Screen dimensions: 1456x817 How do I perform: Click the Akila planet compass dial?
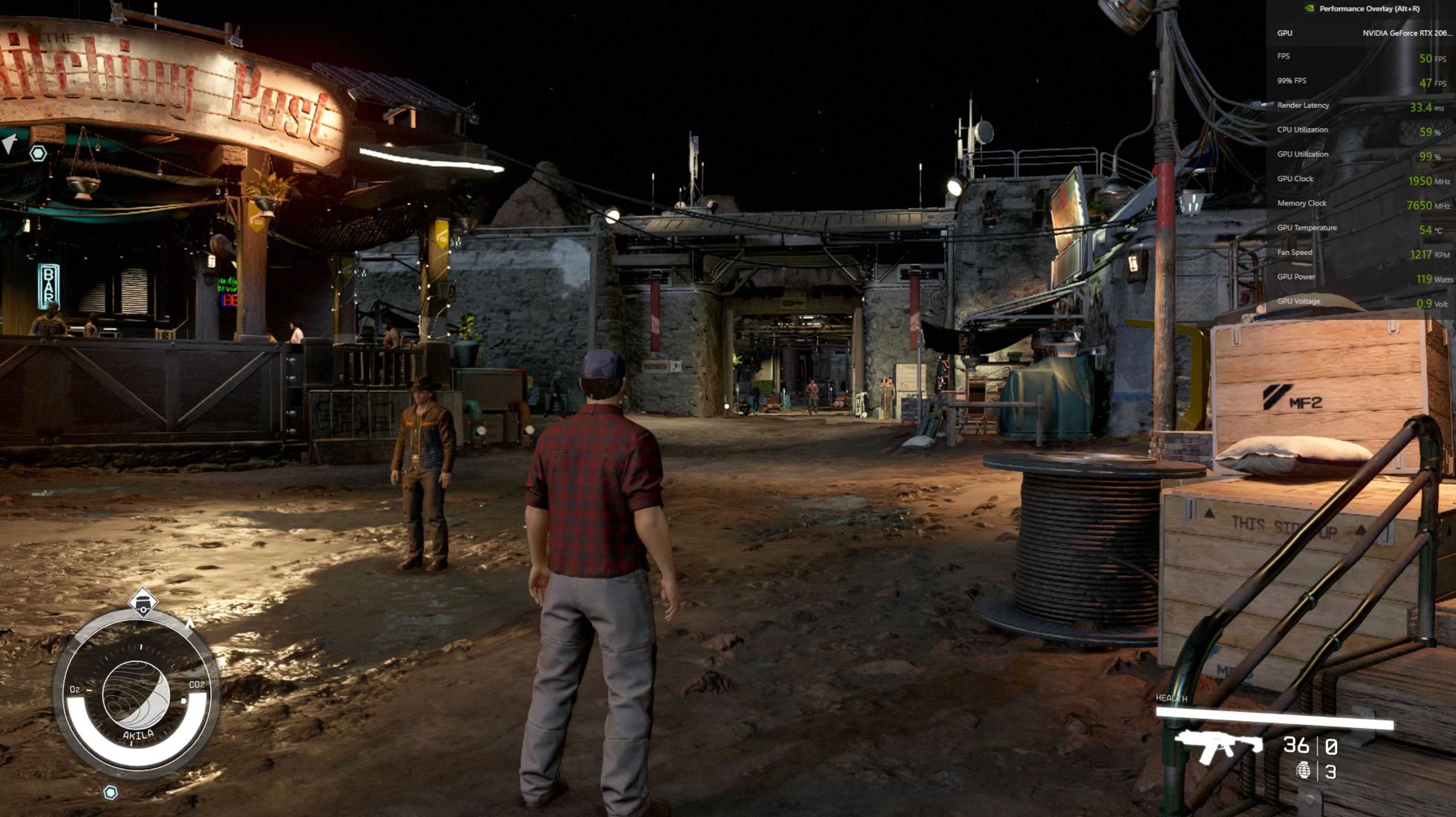click(x=136, y=695)
